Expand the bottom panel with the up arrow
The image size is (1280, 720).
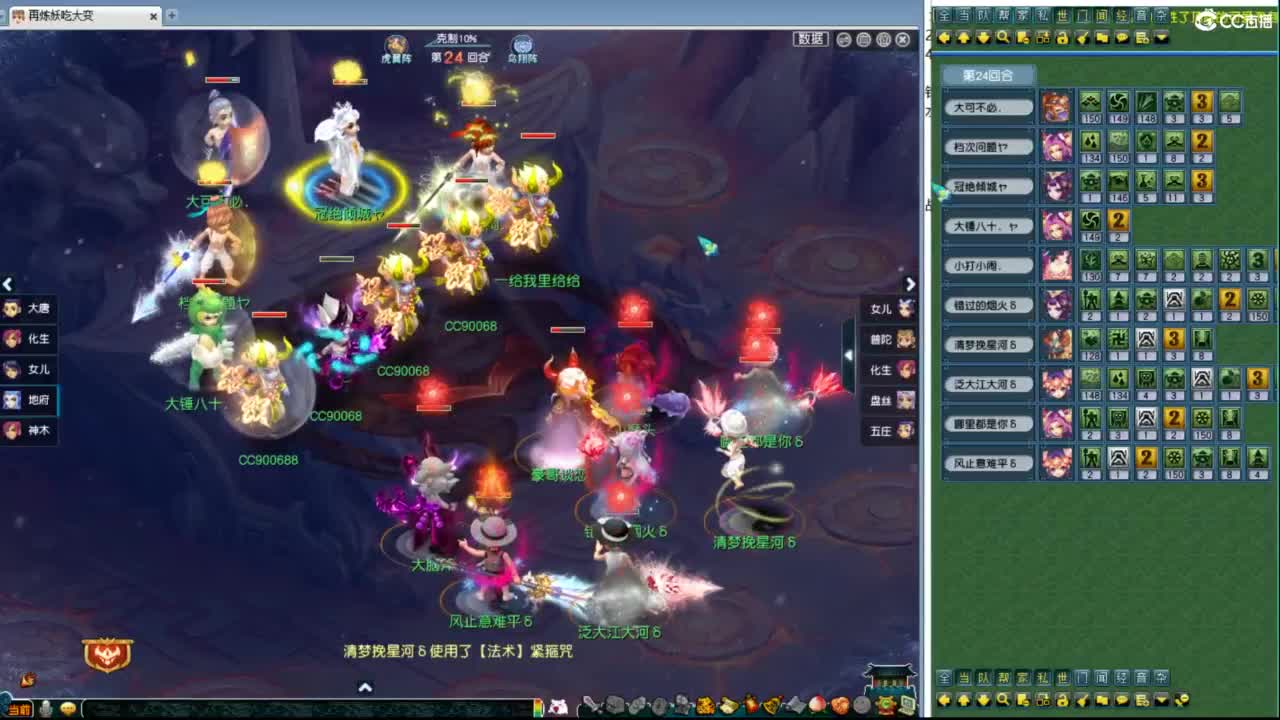coord(364,687)
